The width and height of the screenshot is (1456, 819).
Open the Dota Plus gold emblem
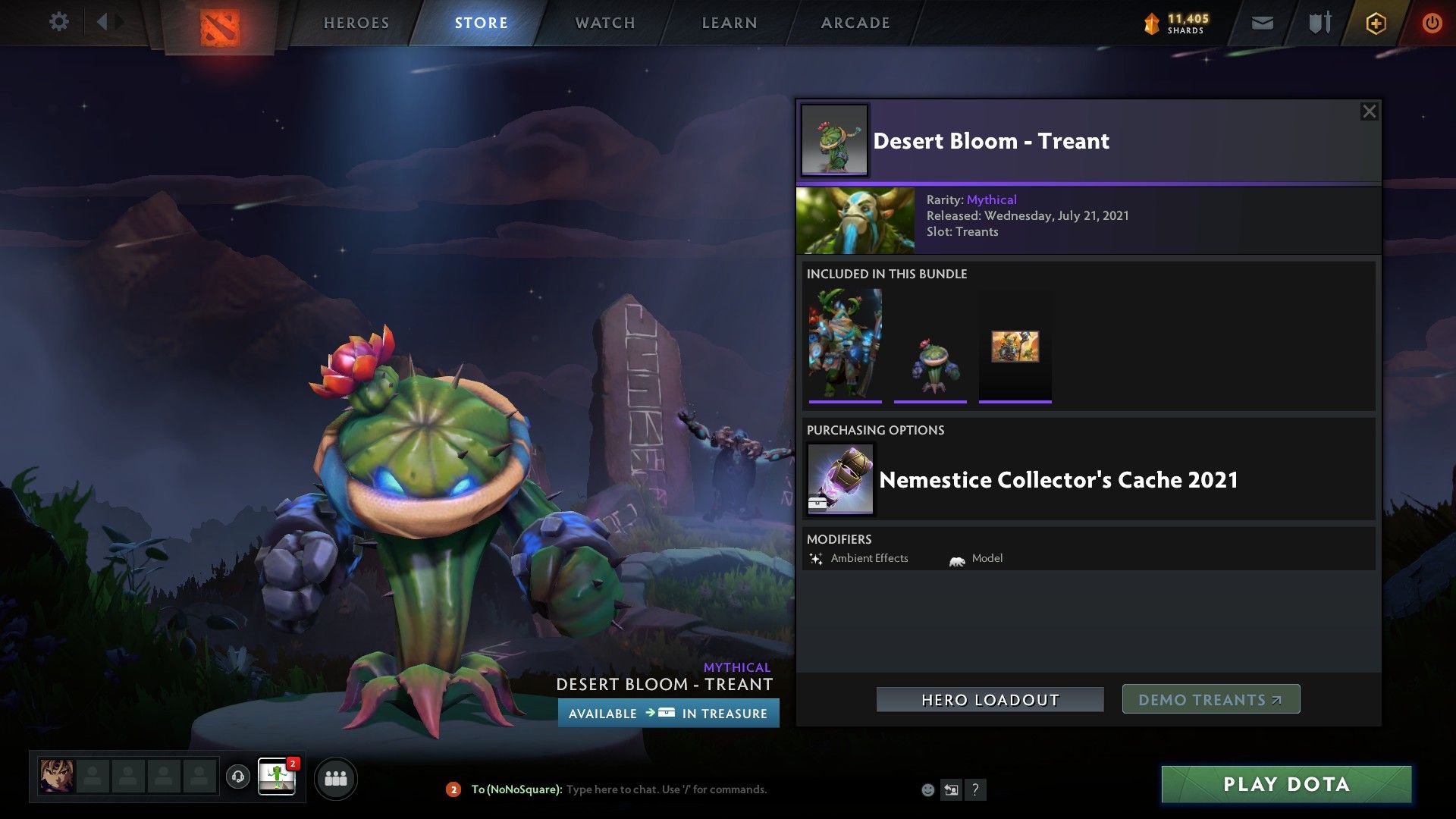pyautogui.click(x=1376, y=24)
